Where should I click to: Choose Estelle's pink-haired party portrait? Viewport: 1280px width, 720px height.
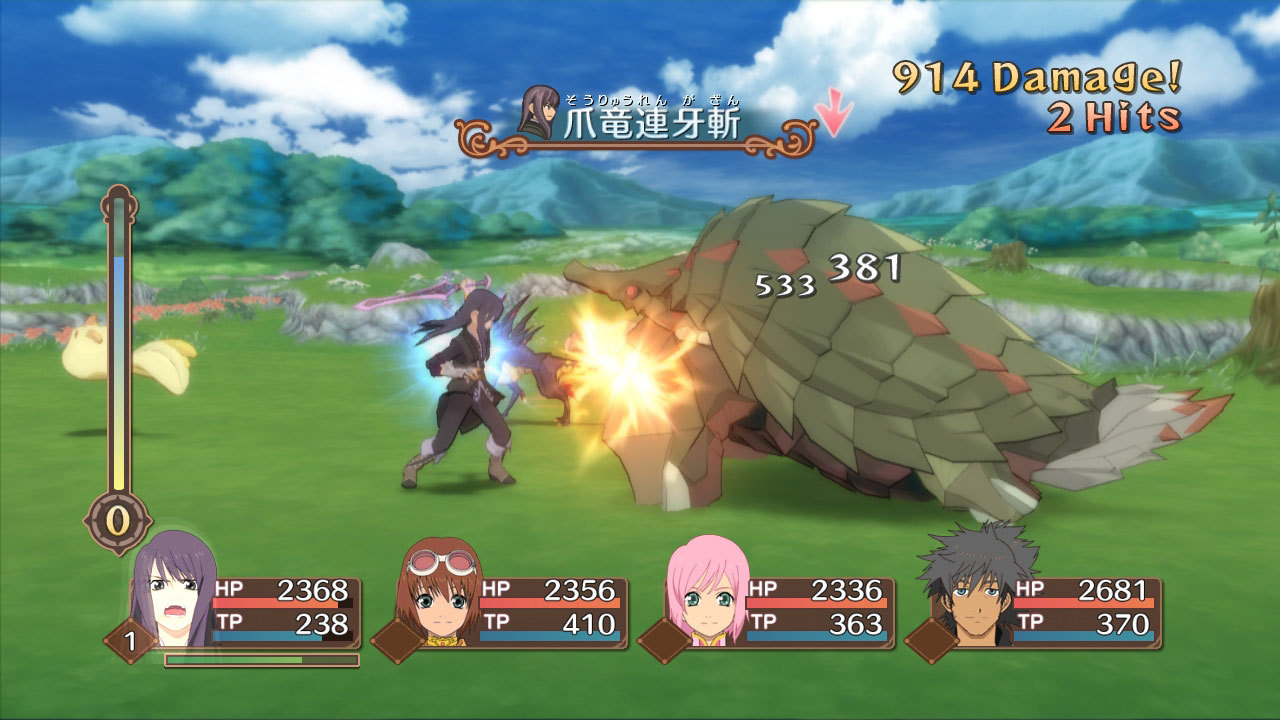[708, 592]
